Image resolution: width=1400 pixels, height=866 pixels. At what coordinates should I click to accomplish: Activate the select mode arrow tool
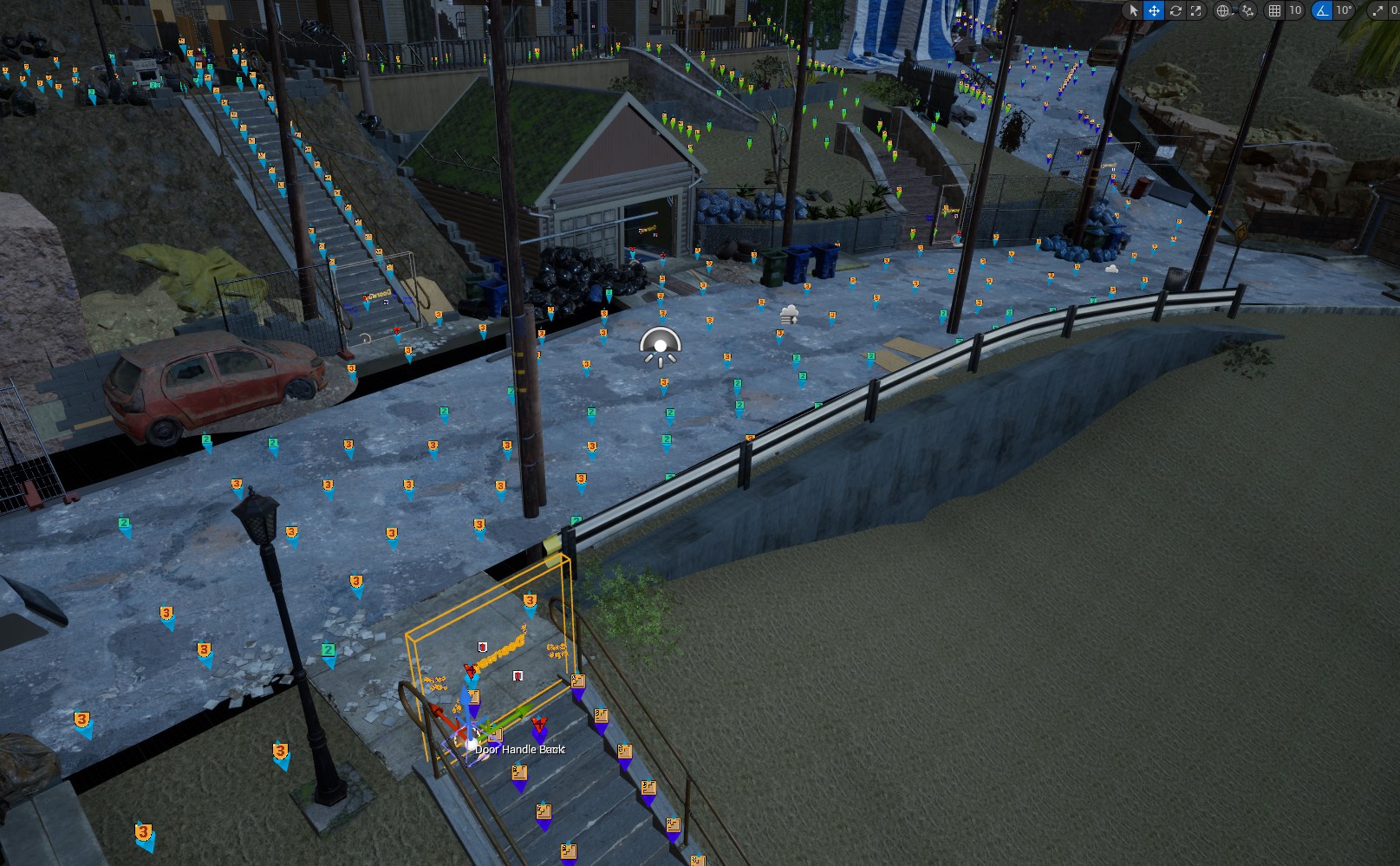[x=1133, y=10]
